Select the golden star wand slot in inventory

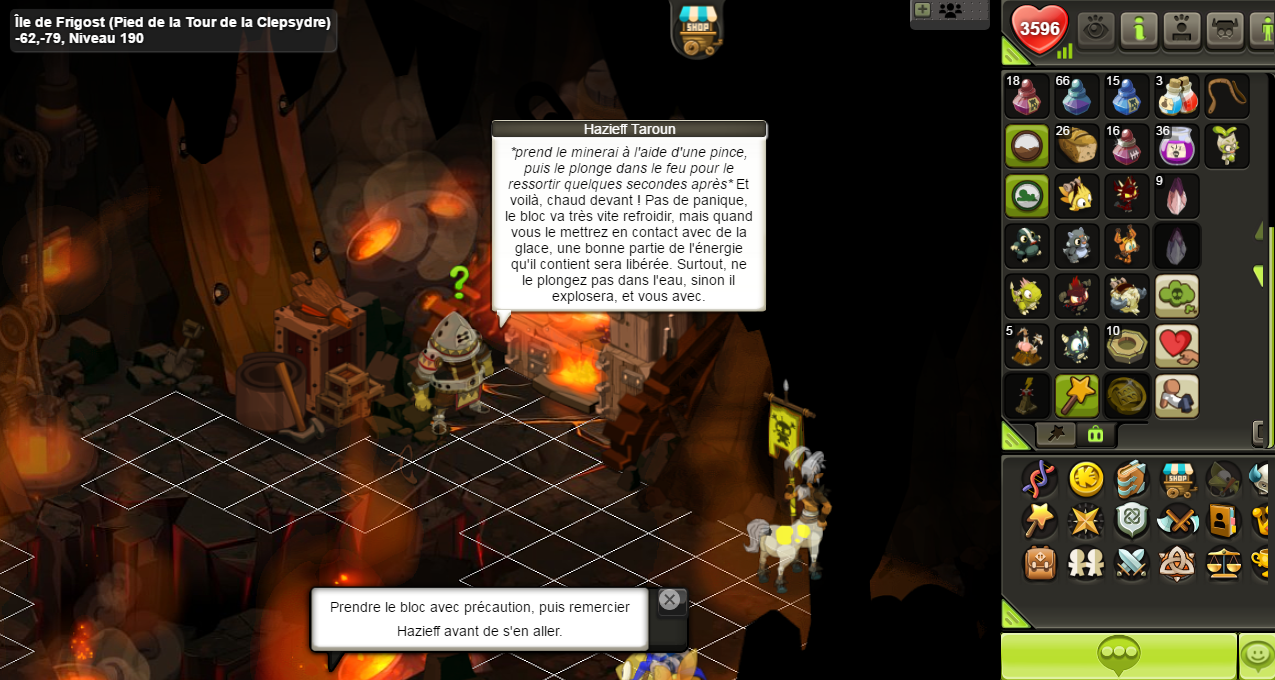pyautogui.click(x=1076, y=396)
